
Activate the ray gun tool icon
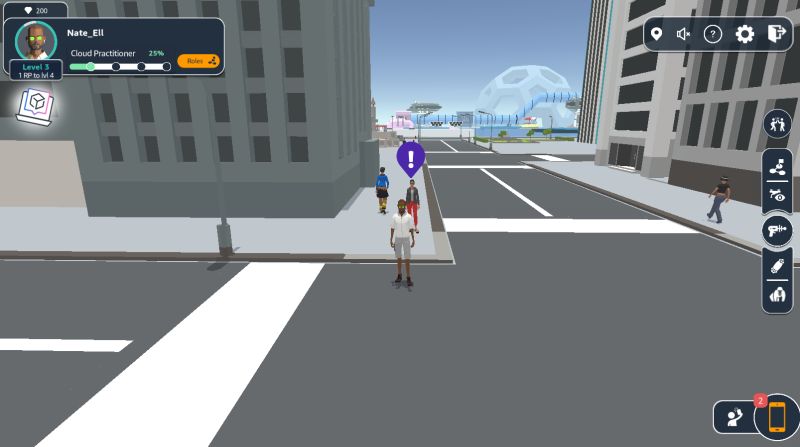pyautogui.click(x=777, y=231)
